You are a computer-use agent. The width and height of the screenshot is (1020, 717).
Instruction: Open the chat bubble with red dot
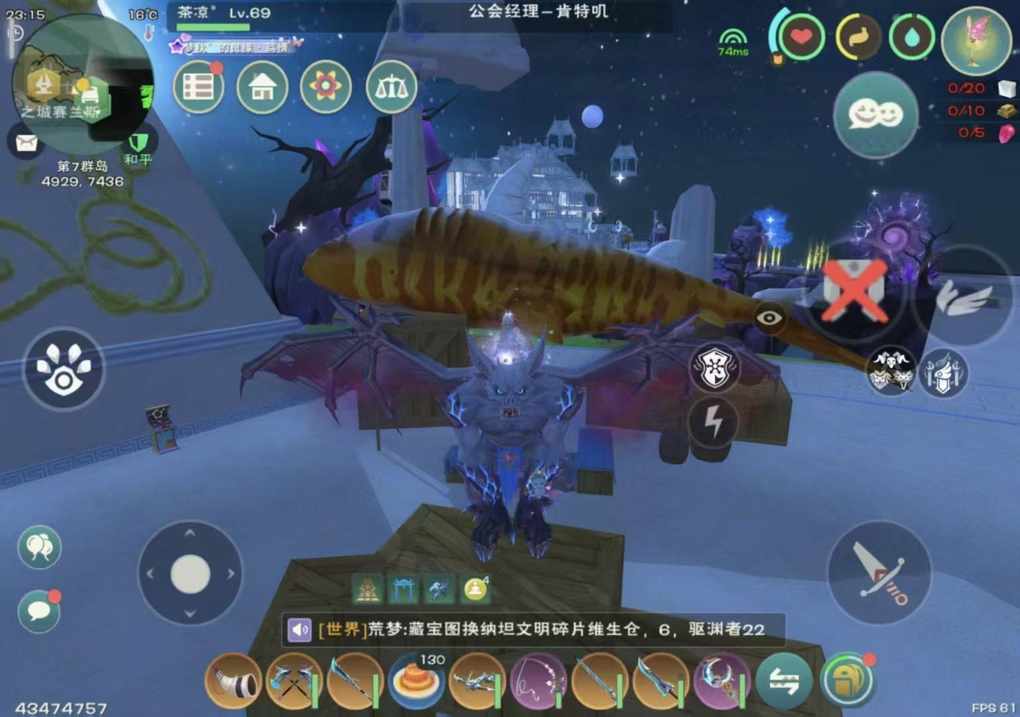point(40,610)
